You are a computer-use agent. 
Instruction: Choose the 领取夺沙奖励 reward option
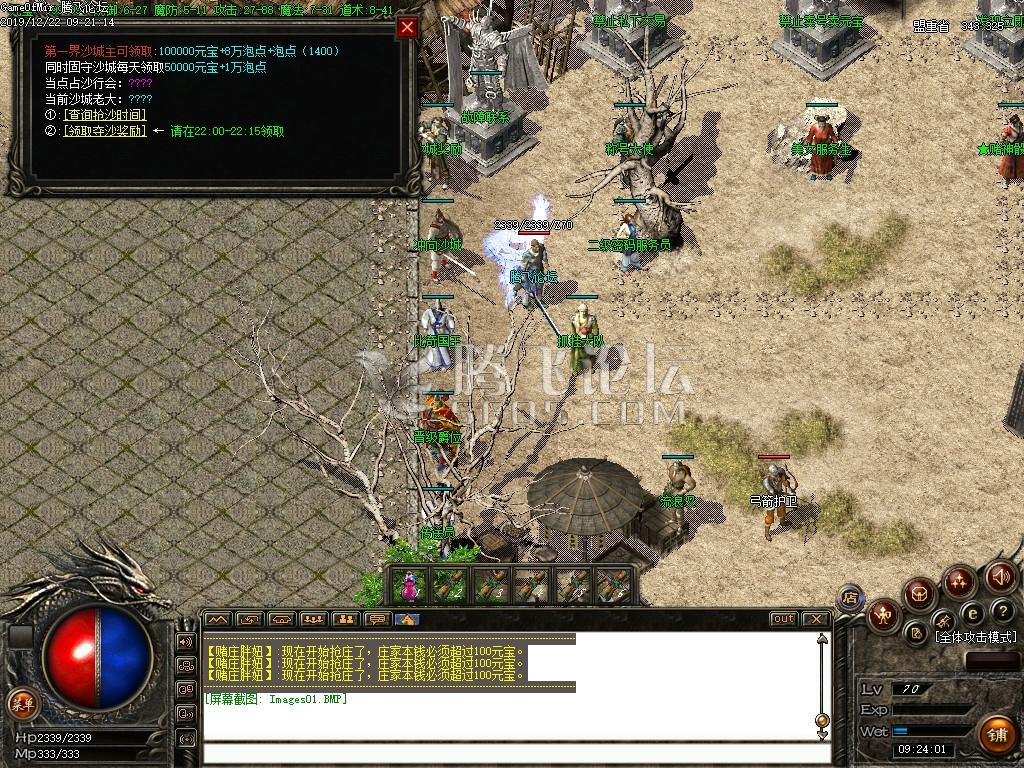(104, 131)
